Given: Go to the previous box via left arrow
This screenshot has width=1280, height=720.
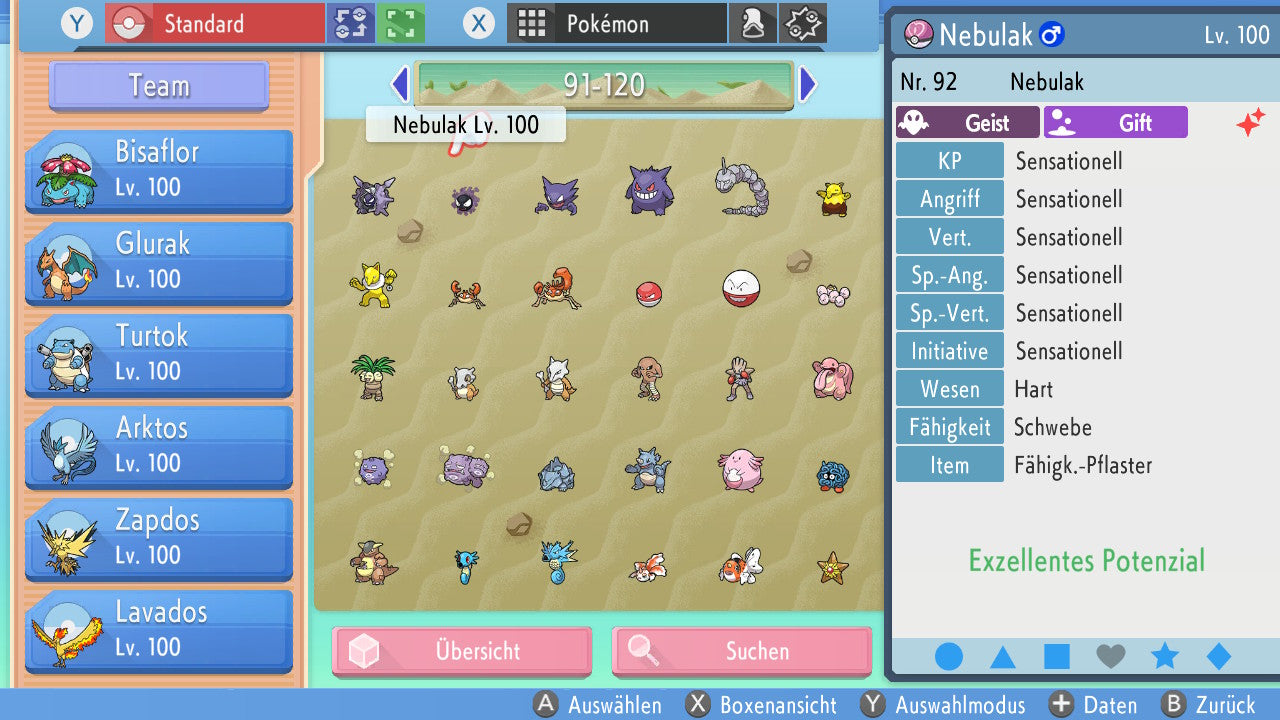Looking at the screenshot, I should [398, 86].
